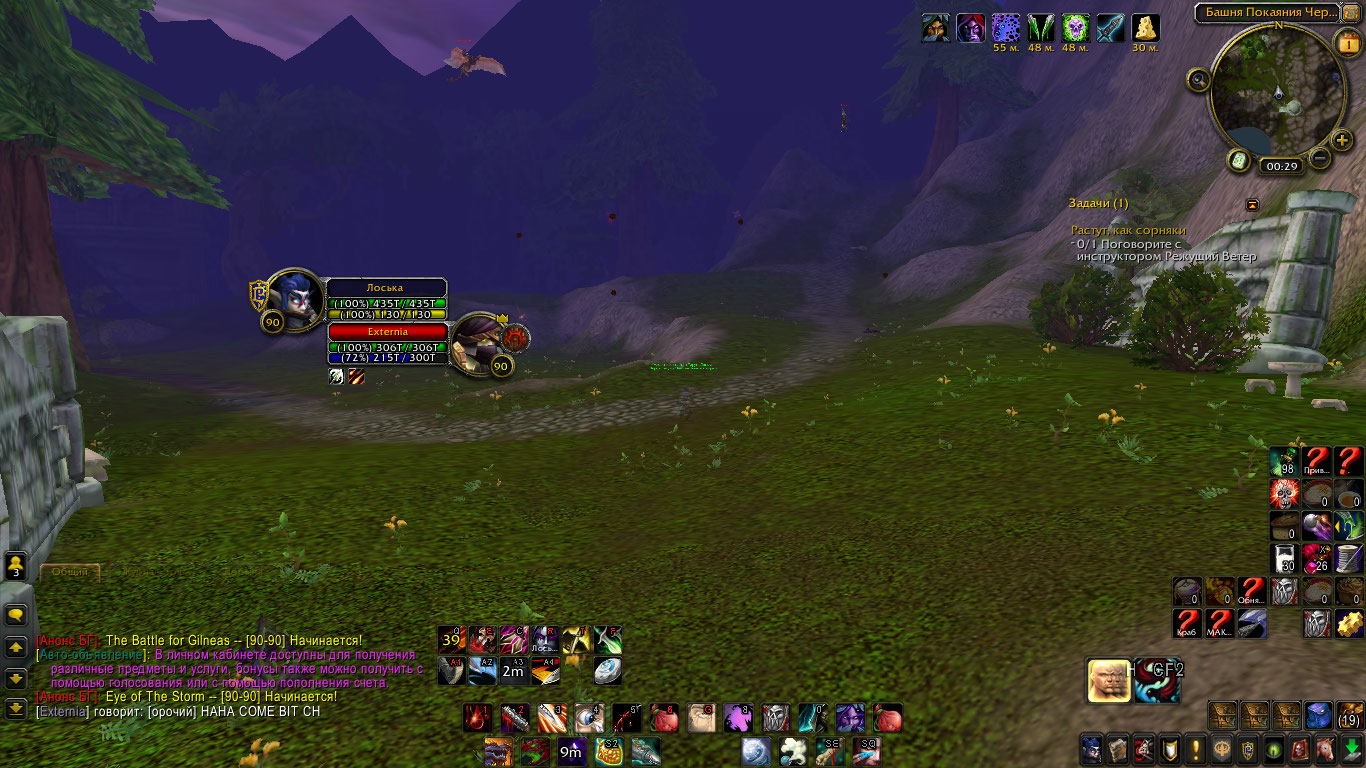This screenshot has height=768, width=1366.
Task: Open the world map button next to zone name
Action: point(1351,12)
